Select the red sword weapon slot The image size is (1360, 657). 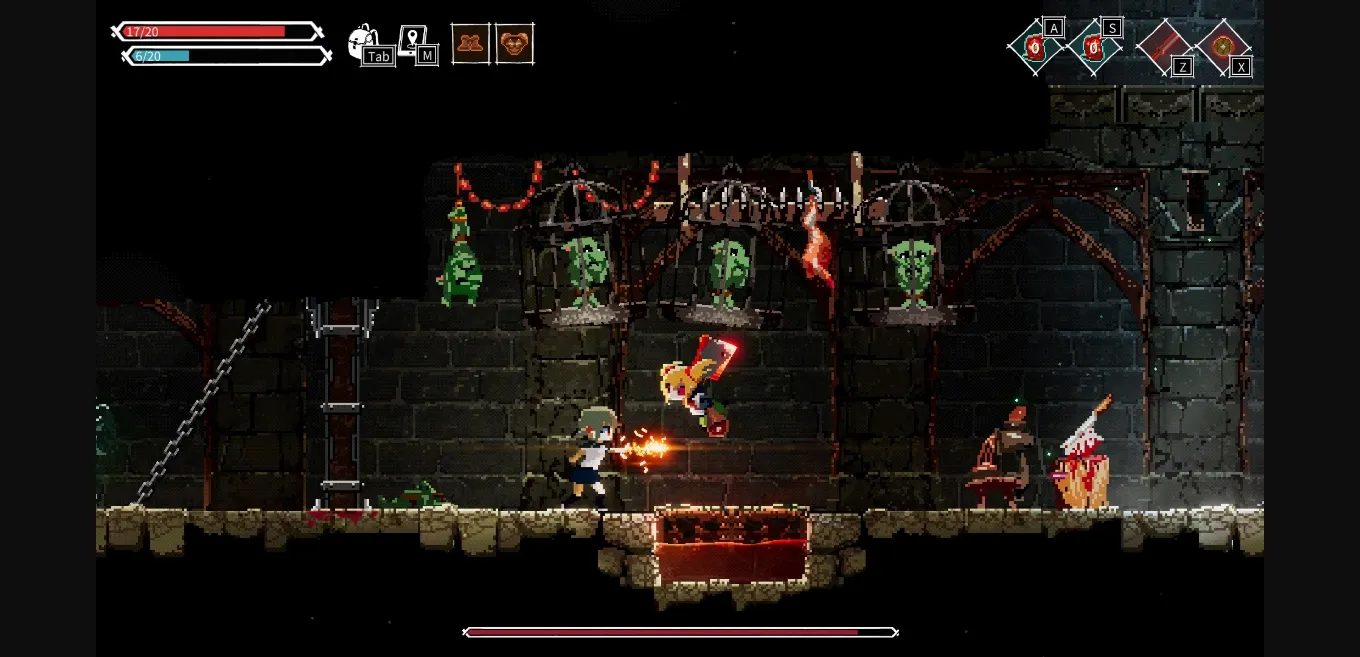click(x=1164, y=46)
